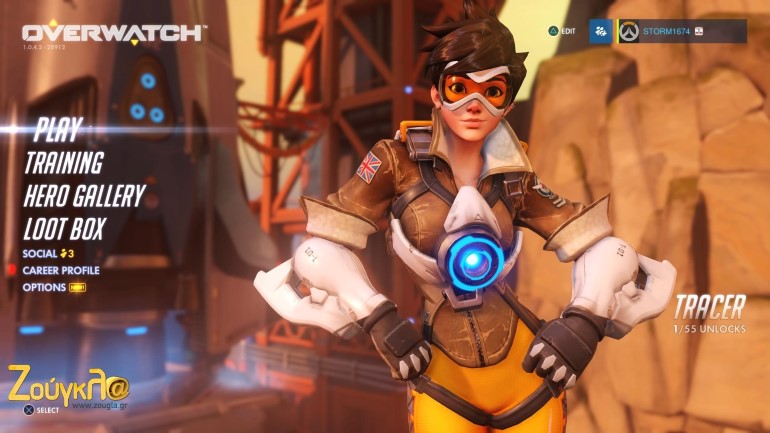Open the STORM1674 player card
This screenshot has height=433, width=770.
(681, 31)
